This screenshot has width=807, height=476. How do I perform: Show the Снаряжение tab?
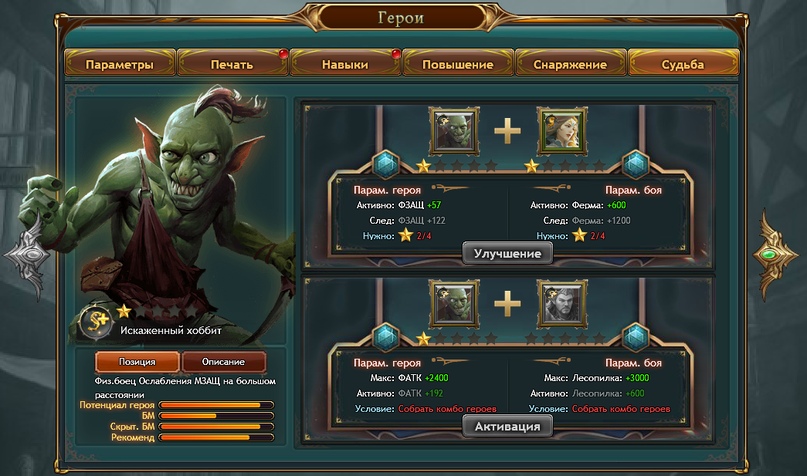coord(570,64)
